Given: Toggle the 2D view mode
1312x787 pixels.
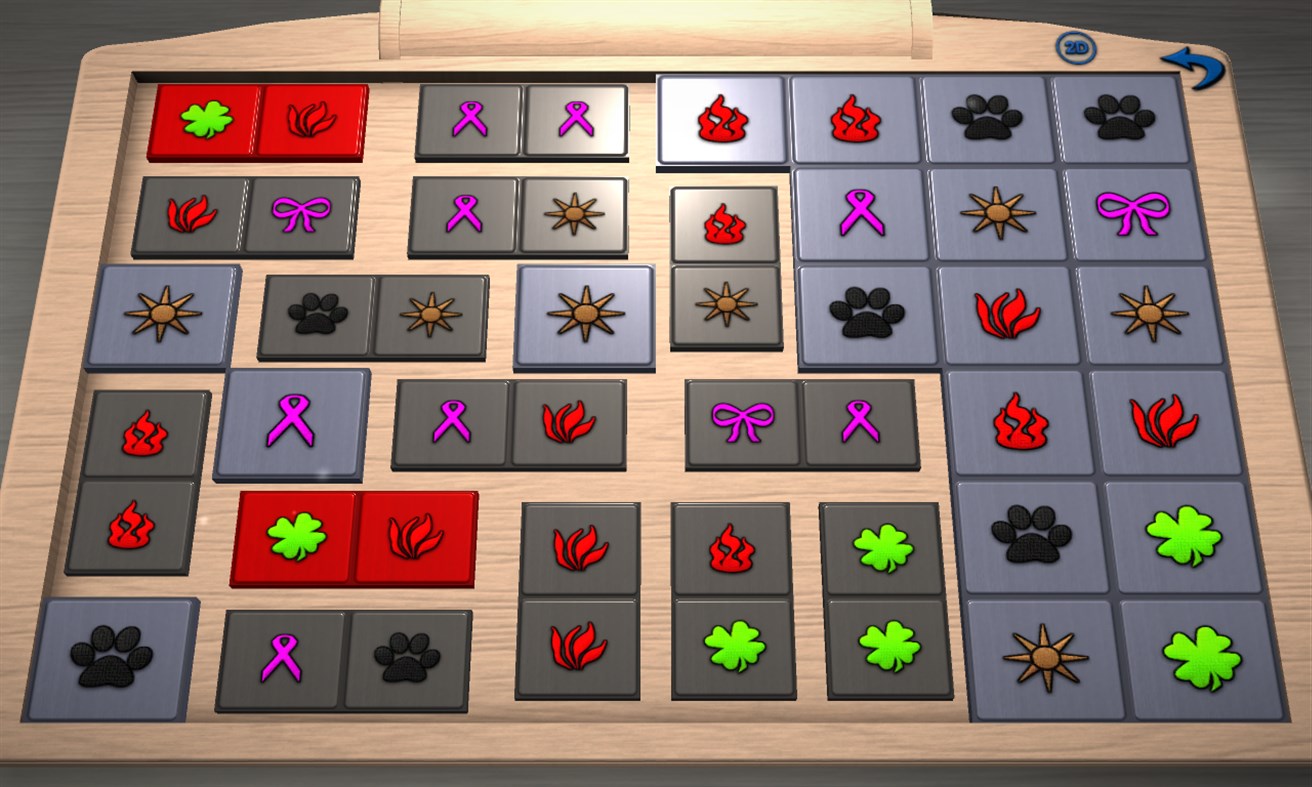Looking at the screenshot, I should (1076, 45).
